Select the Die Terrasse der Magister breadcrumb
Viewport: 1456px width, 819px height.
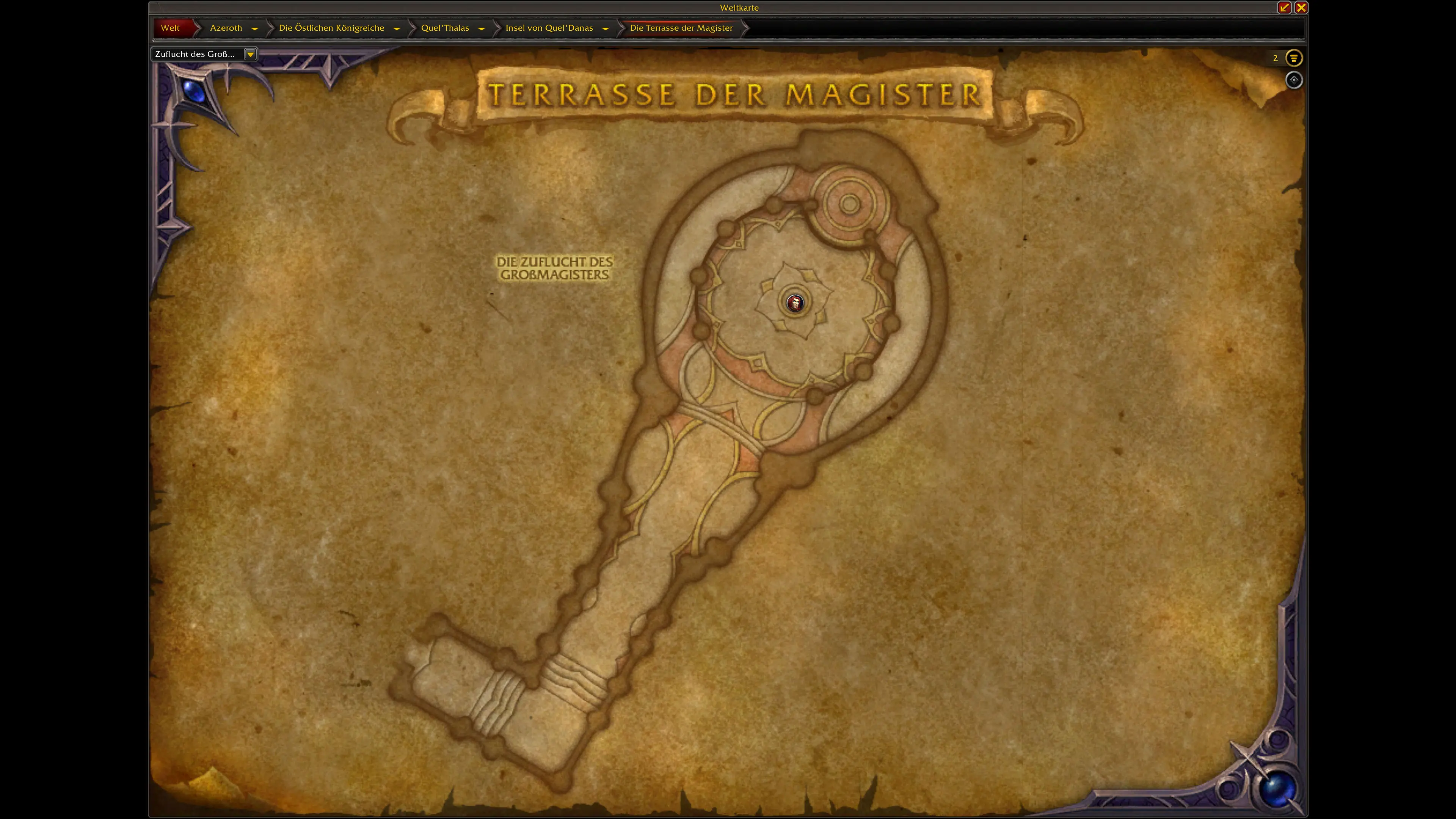click(x=681, y=28)
